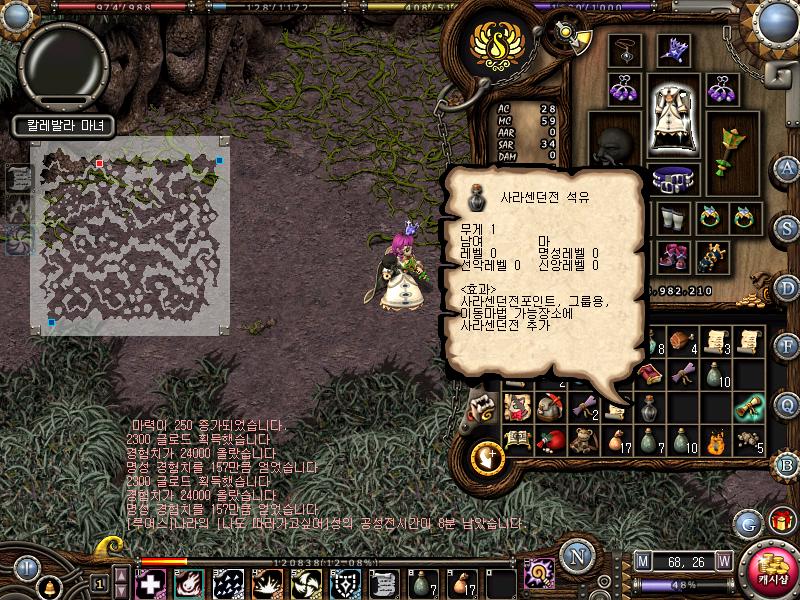Click the round F side button
Screen dimensions: 800x600
pyautogui.click(x=787, y=345)
